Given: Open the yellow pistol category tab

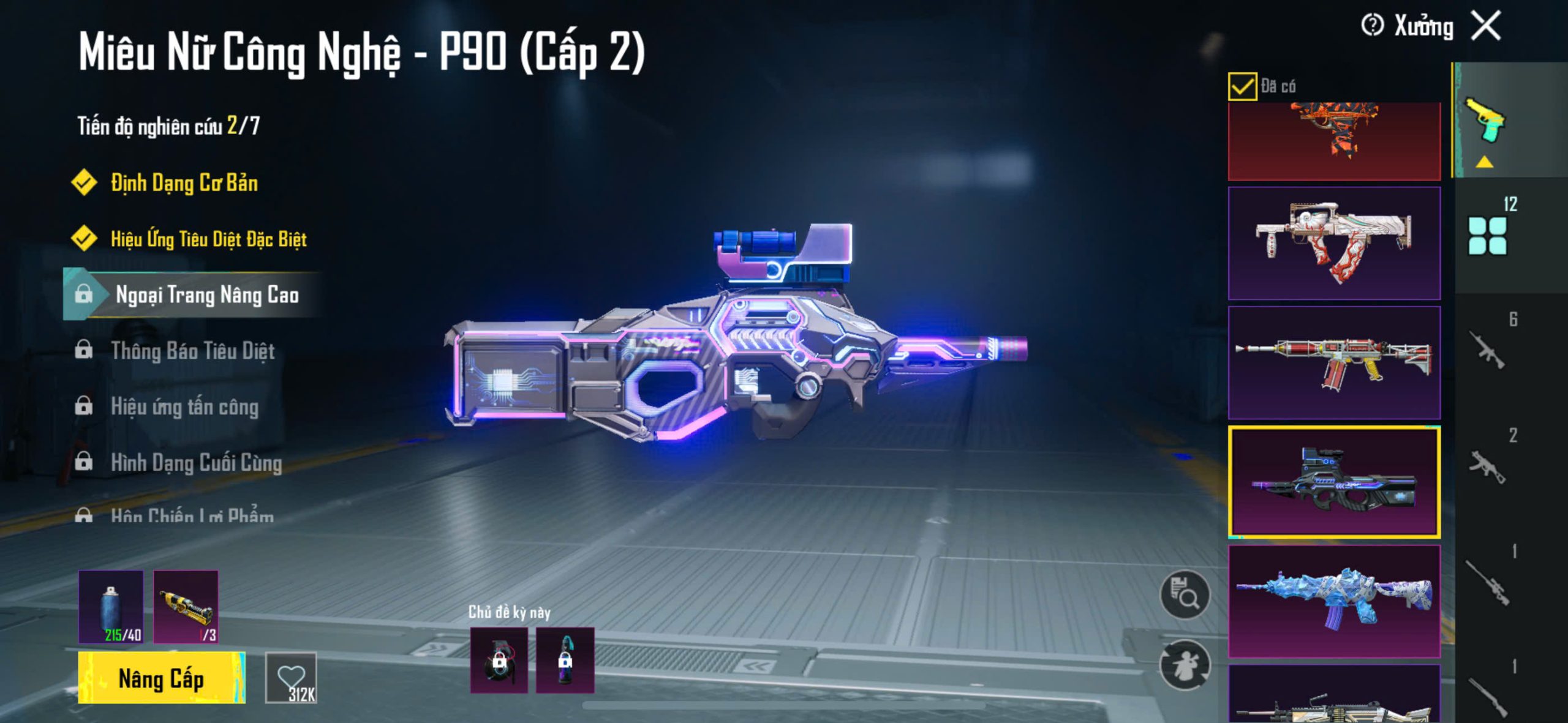Looking at the screenshot, I should pos(1485,121).
